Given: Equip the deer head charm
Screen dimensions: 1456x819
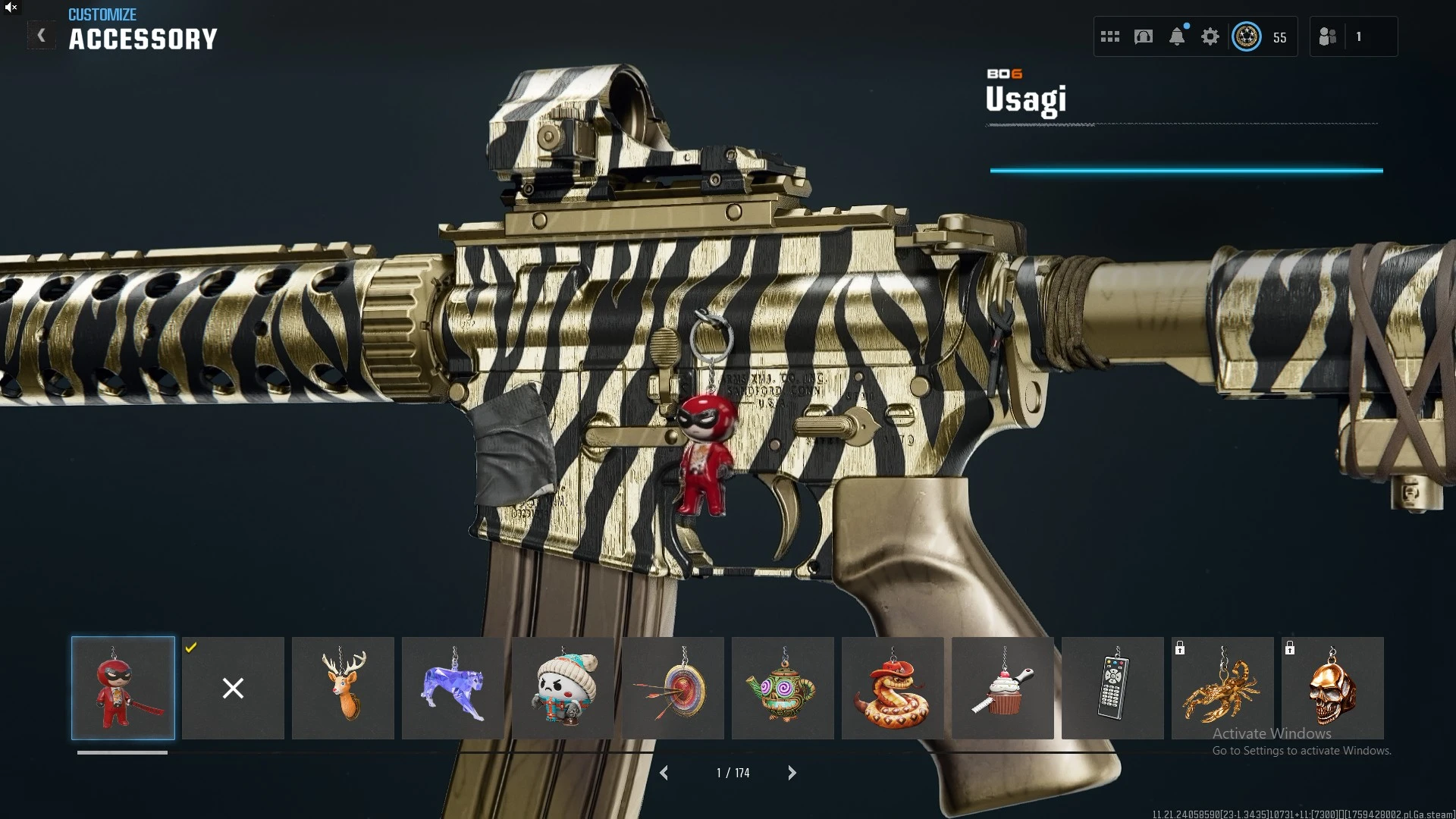Looking at the screenshot, I should pyautogui.click(x=343, y=688).
